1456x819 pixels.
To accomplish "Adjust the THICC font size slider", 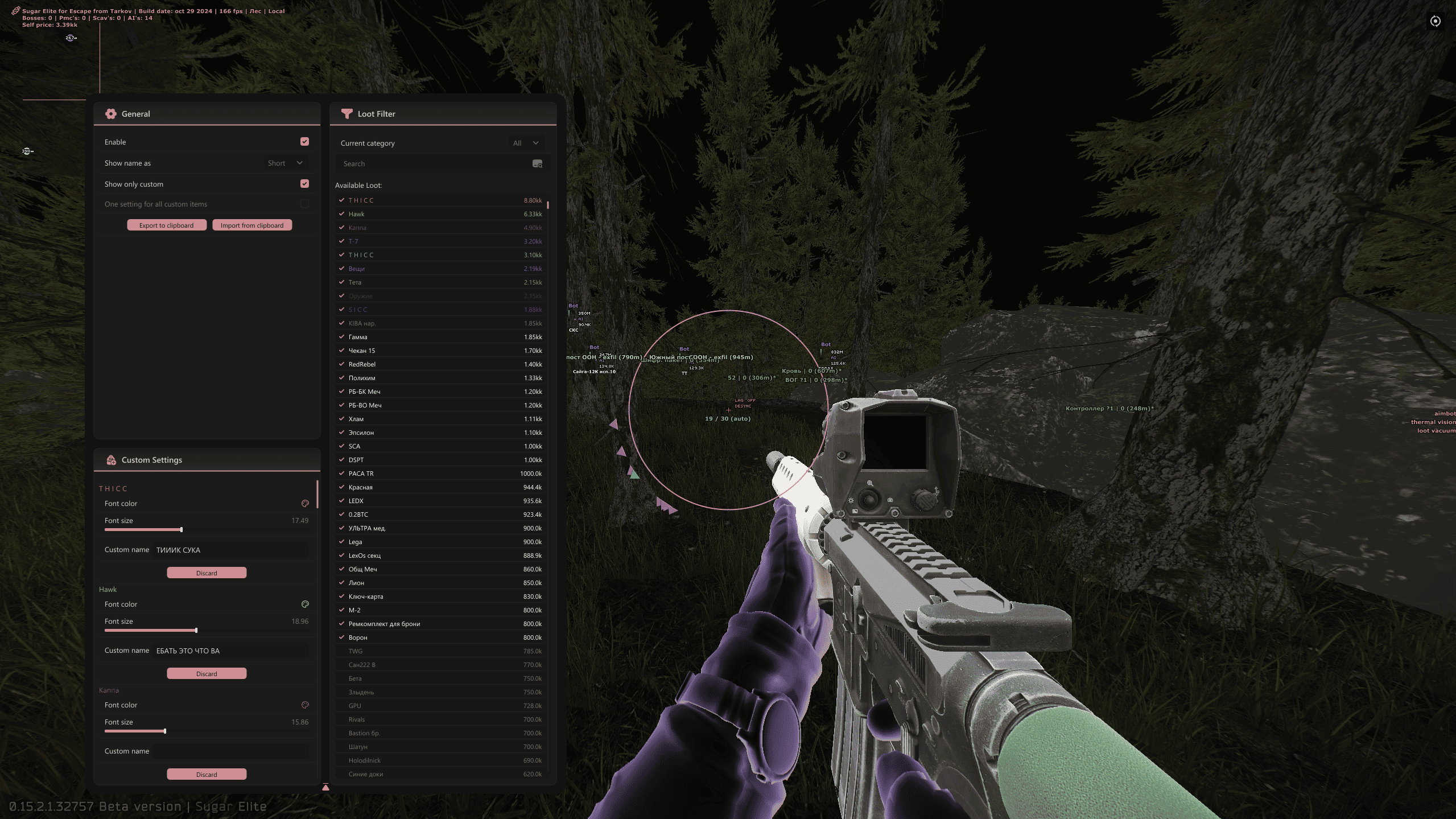I will click(x=180, y=529).
